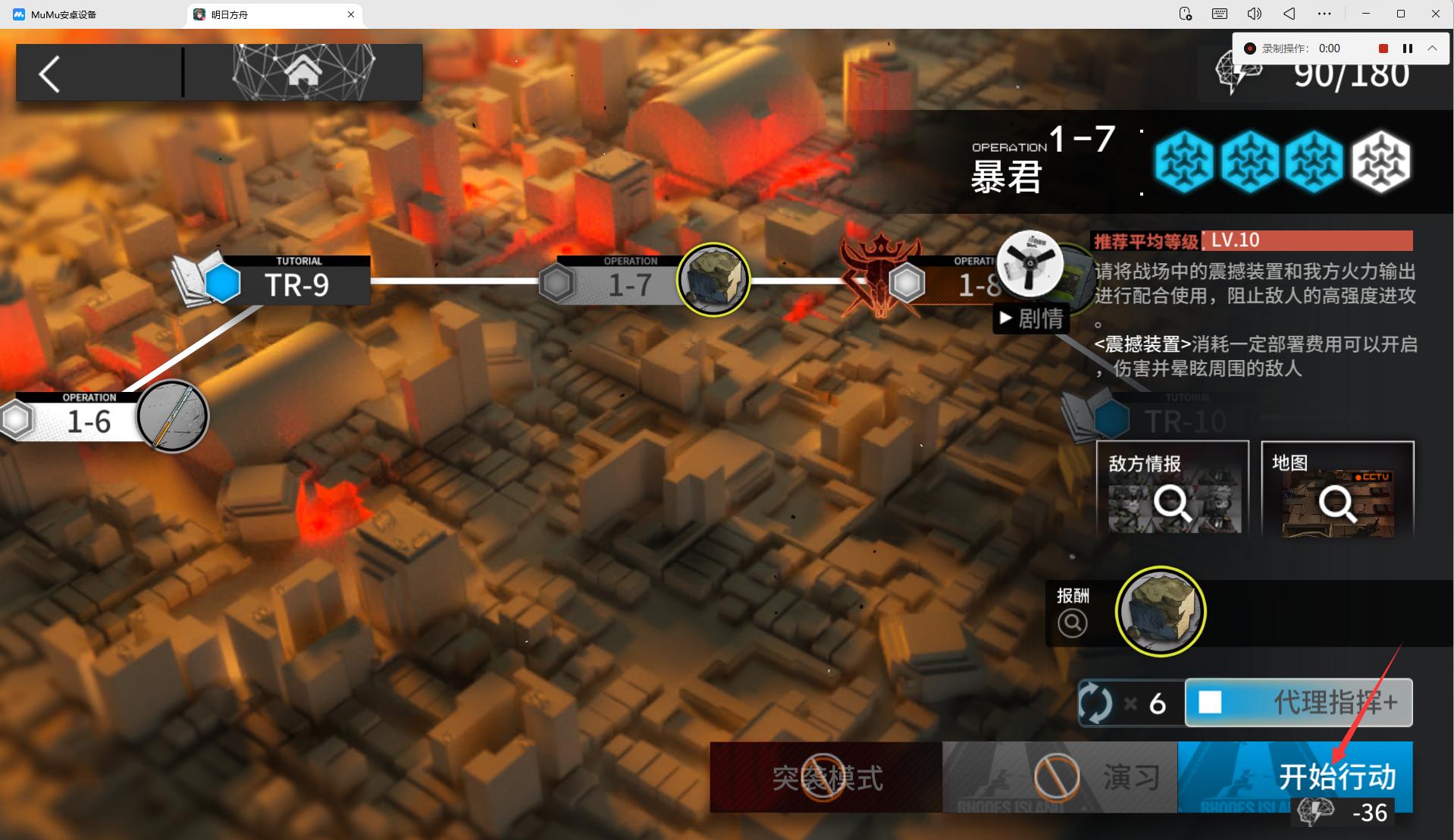Stop the recording with the red square
Viewport: 1454px width, 840px height.
click(1383, 49)
